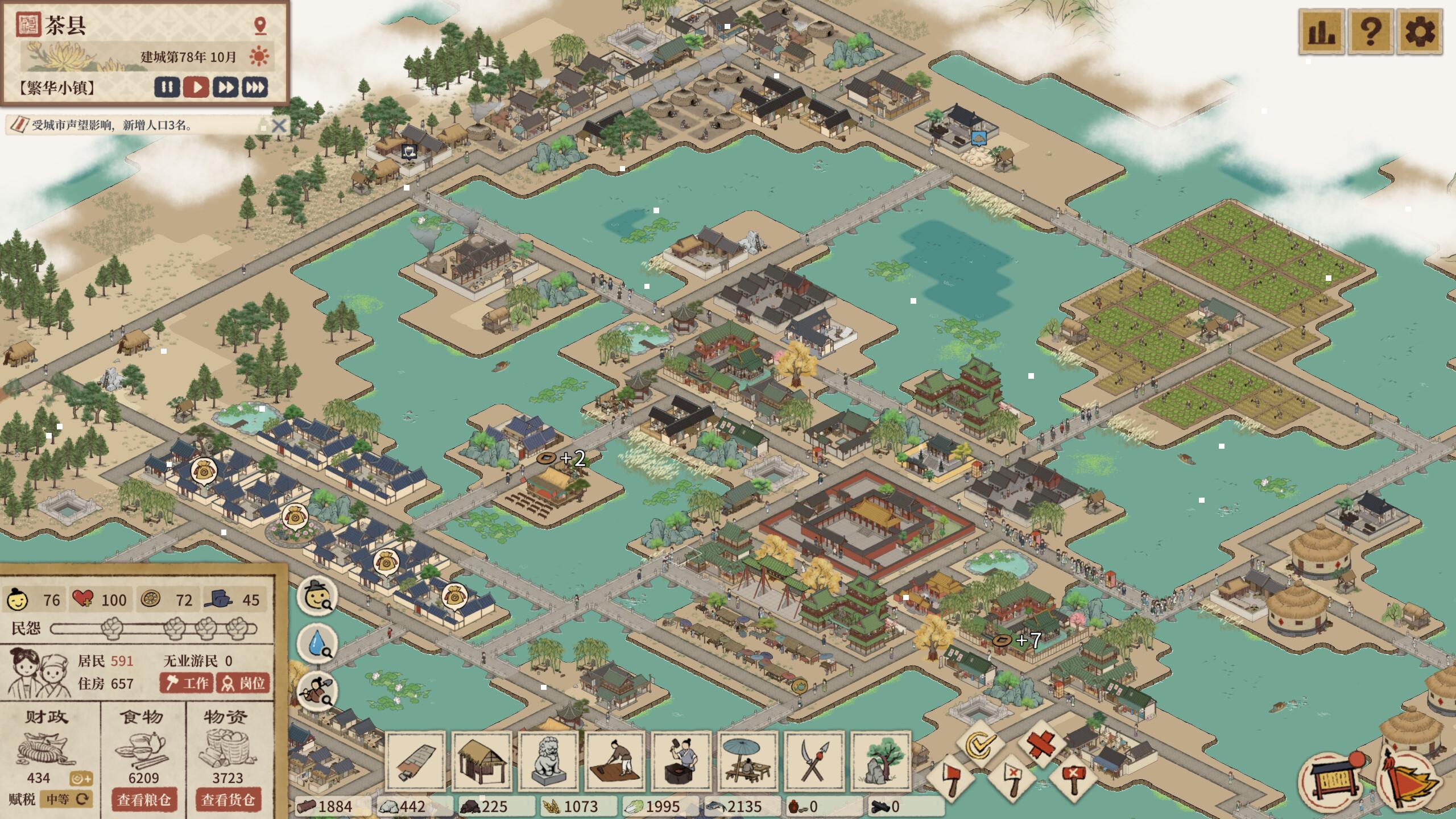This screenshot has height=819, width=1456.
Task: Select the road building category
Action: 416,762
